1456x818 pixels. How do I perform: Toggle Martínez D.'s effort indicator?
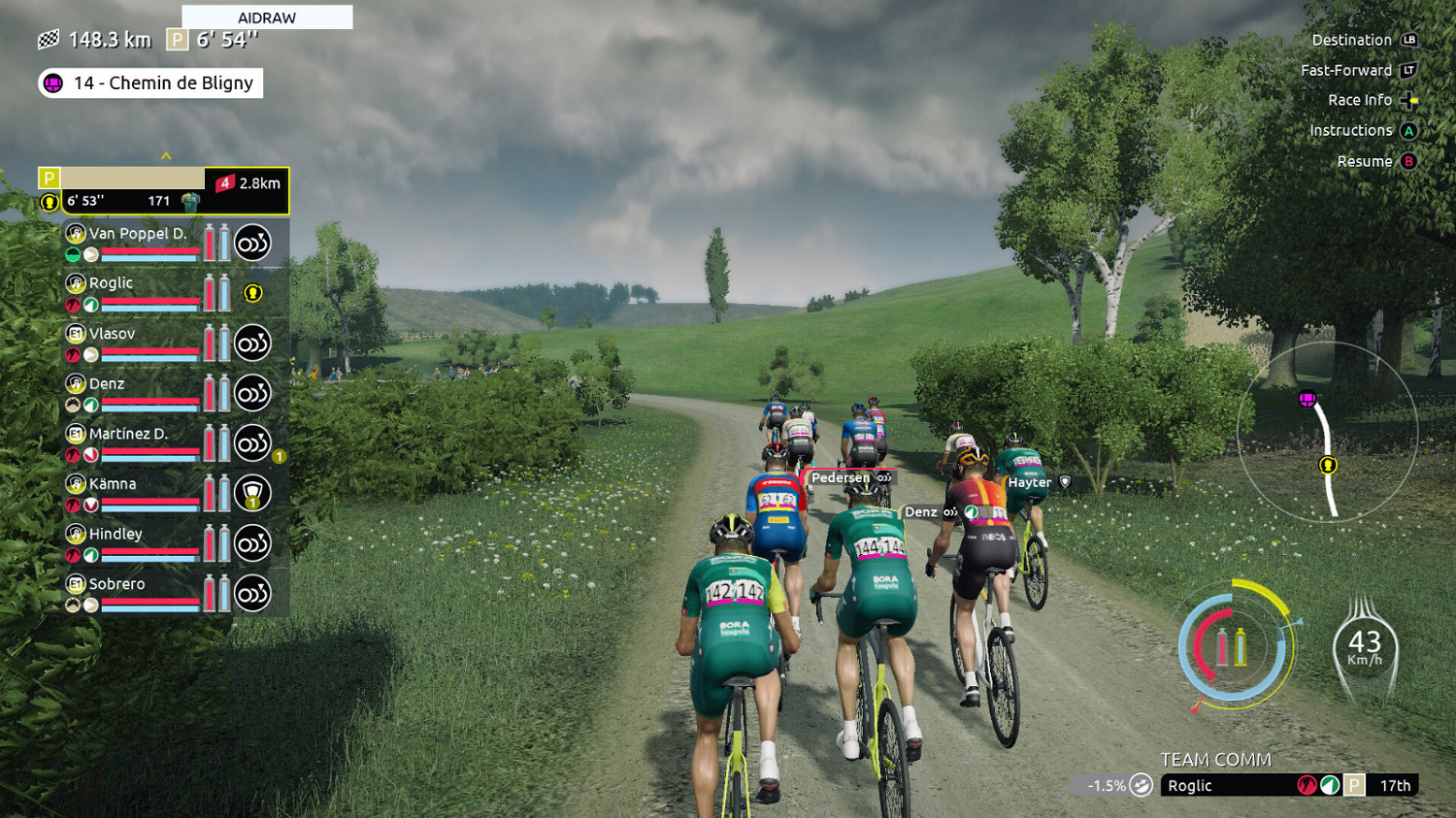click(x=251, y=442)
